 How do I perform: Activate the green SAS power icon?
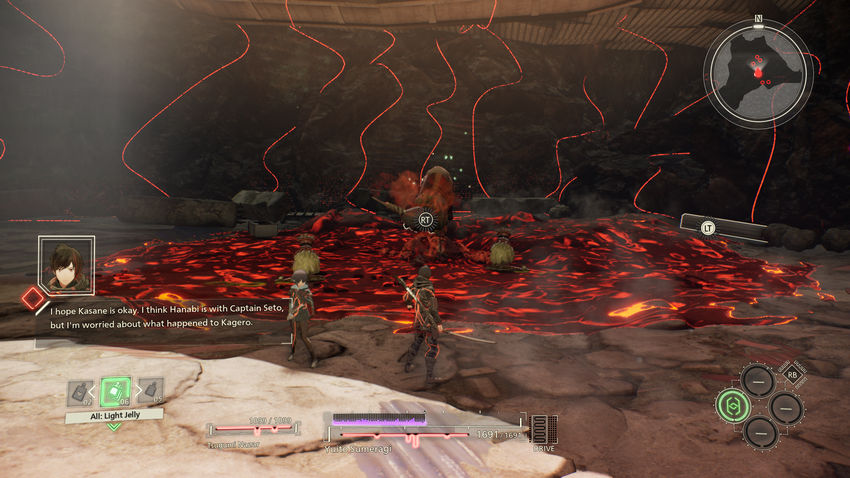(x=731, y=406)
